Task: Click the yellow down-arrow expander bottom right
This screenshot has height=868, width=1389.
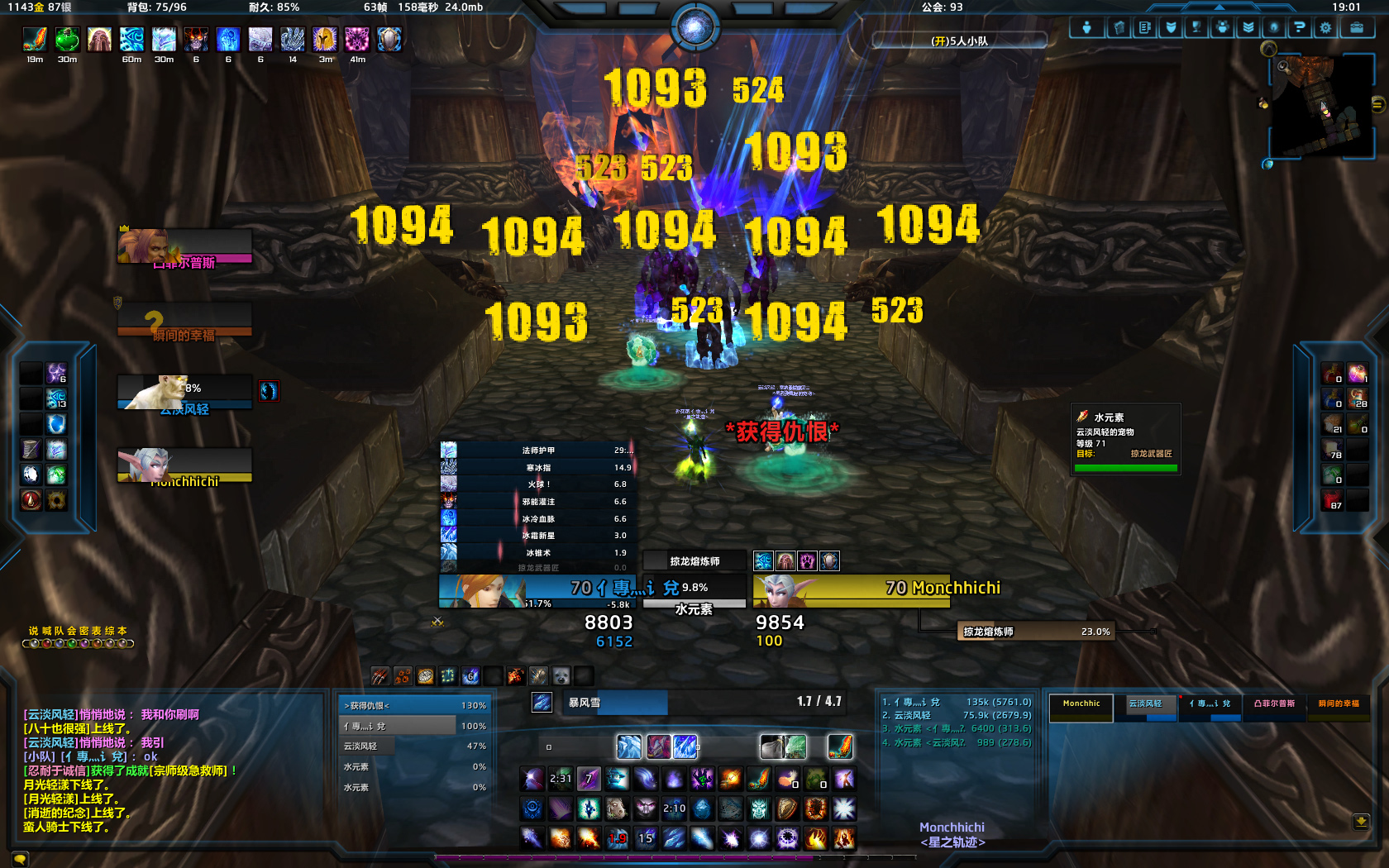Action: 1360,821
